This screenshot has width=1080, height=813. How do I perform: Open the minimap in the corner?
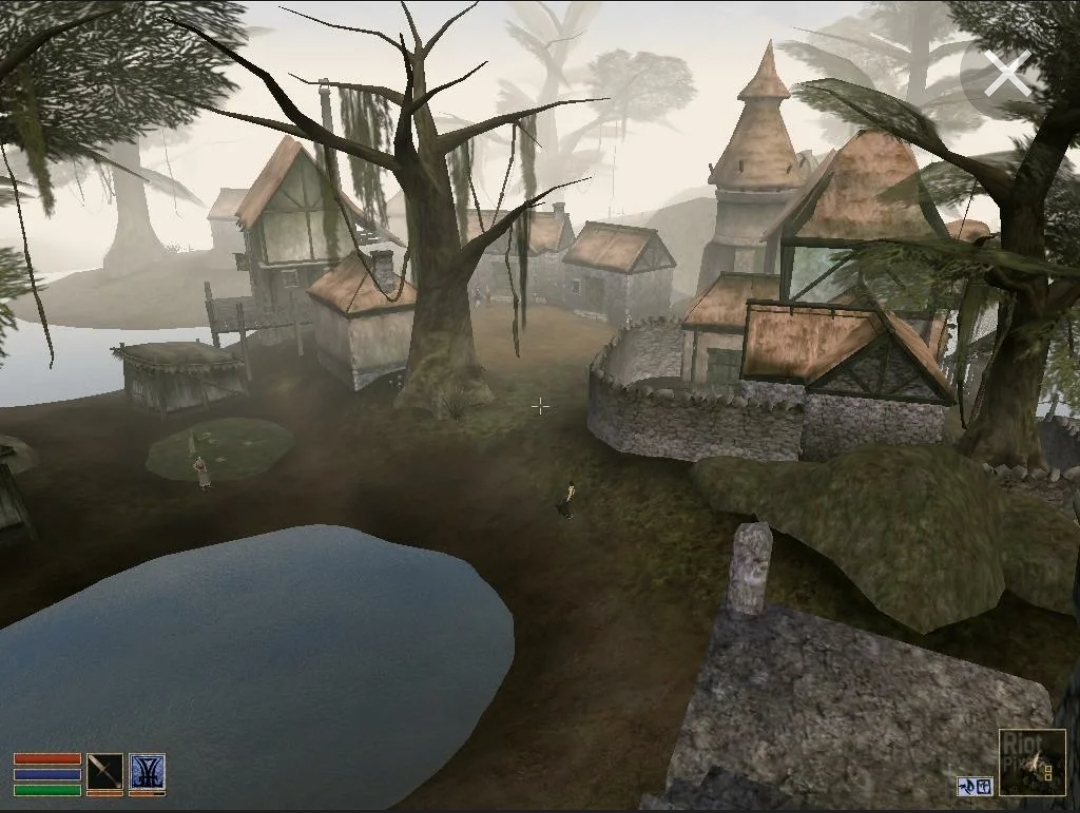[x=1032, y=762]
